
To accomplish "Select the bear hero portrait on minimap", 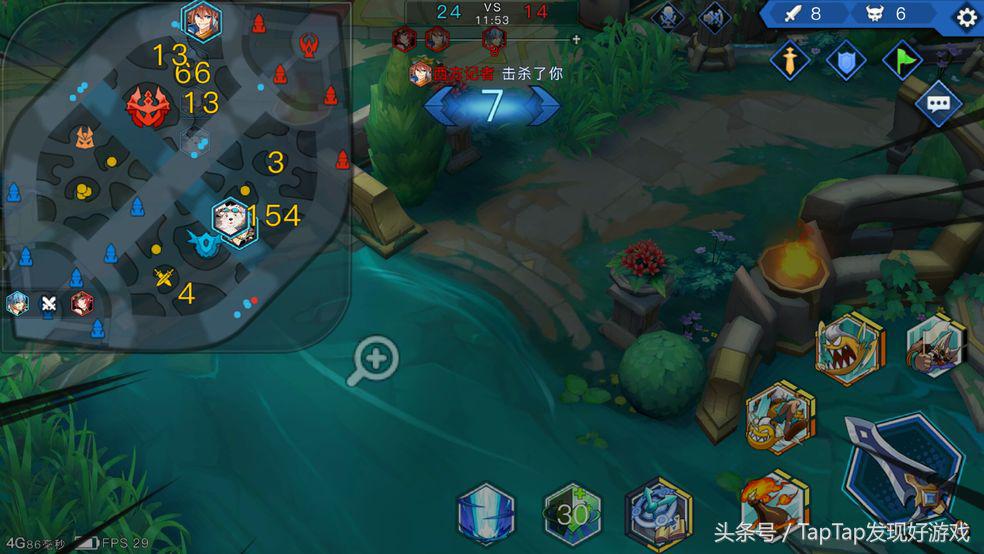I will [x=234, y=221].
